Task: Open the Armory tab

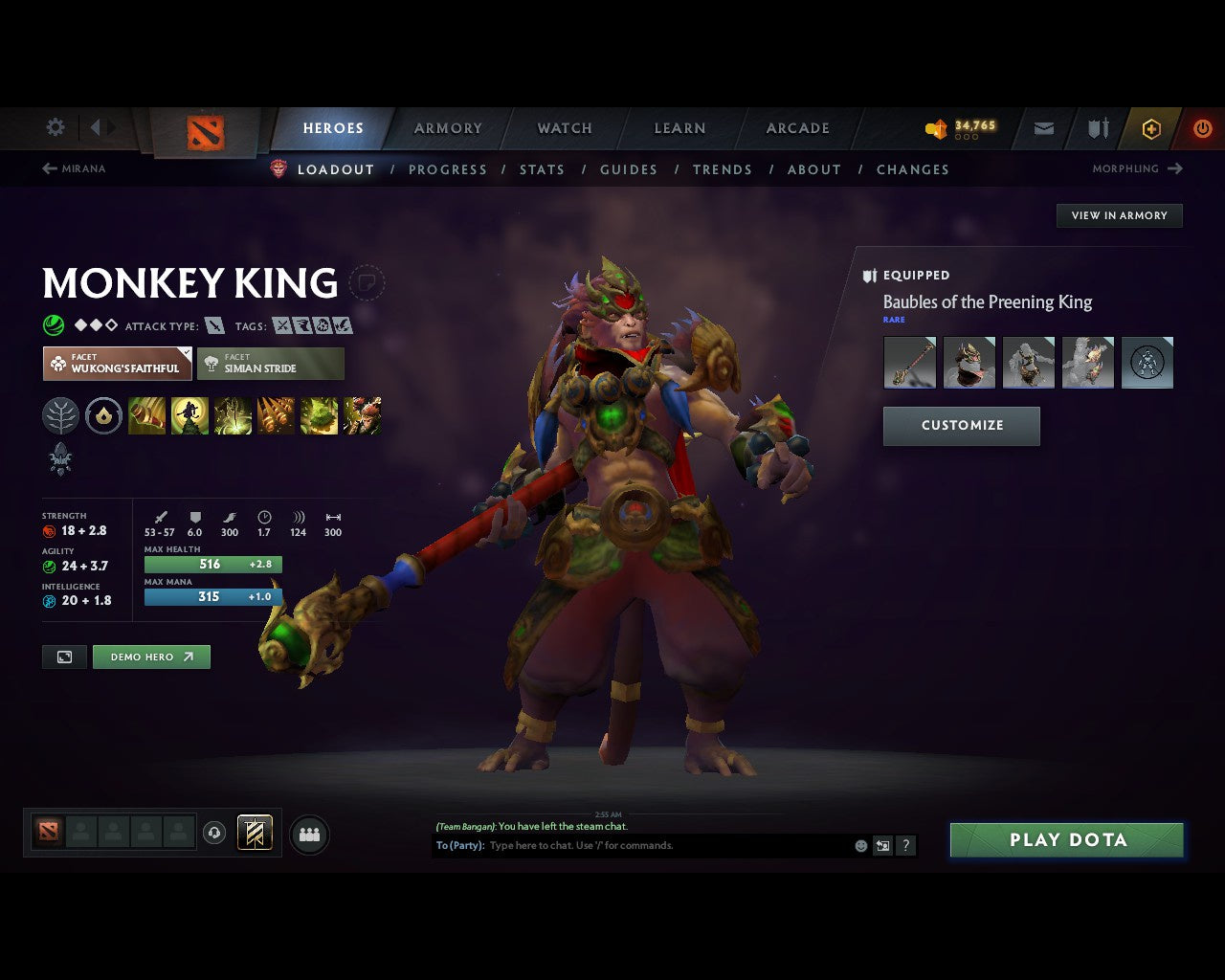Action: click(x=448, y=128)
